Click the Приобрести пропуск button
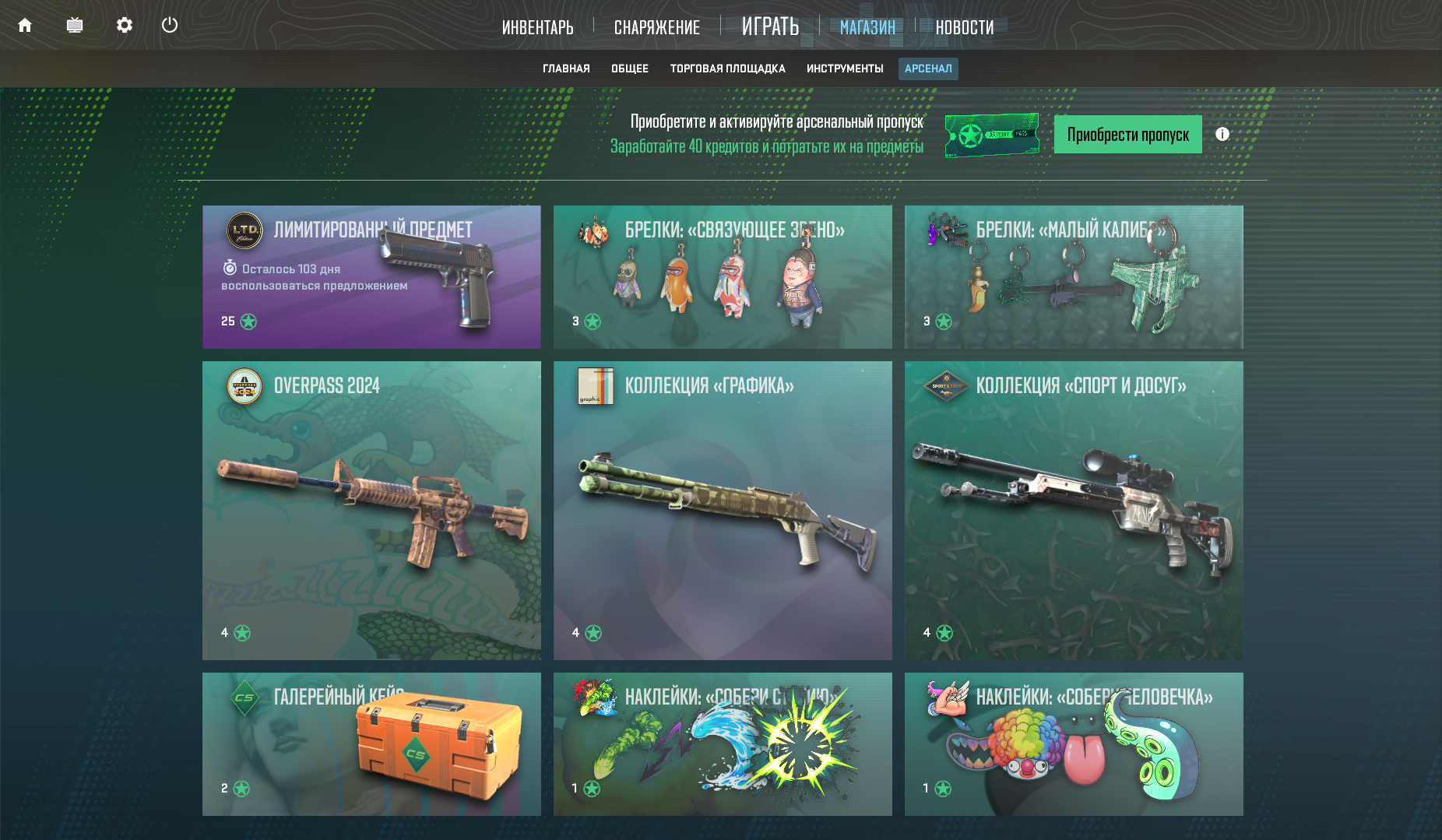The height and width of the screenshot is (840, 1442). (x=1127, y=135)
